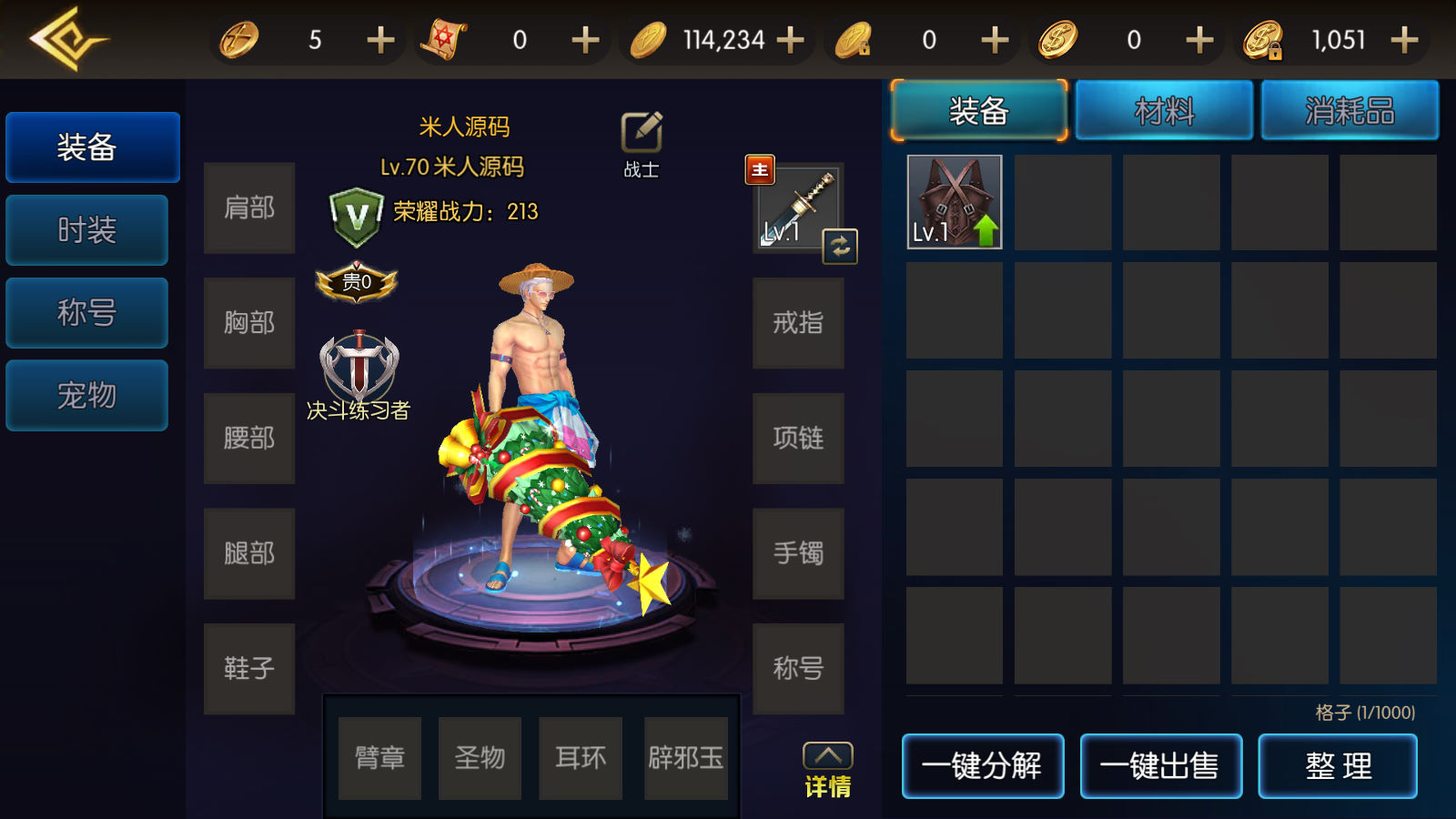Switch to the 消耗品 consumables tab
The width and height of the screenshot is (1456, 819).
1350,111
